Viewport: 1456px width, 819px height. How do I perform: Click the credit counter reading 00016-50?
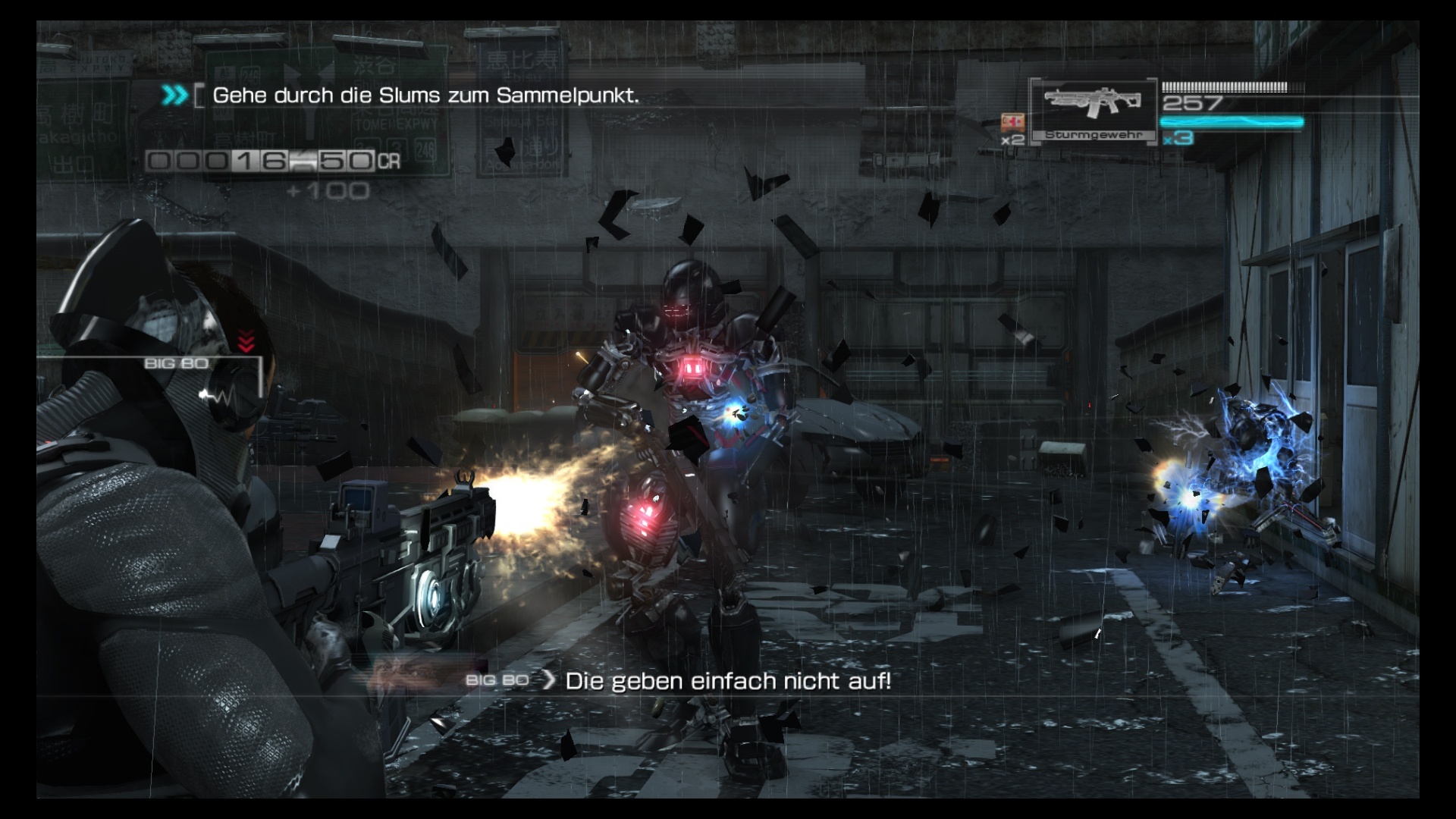pos(262,162)
